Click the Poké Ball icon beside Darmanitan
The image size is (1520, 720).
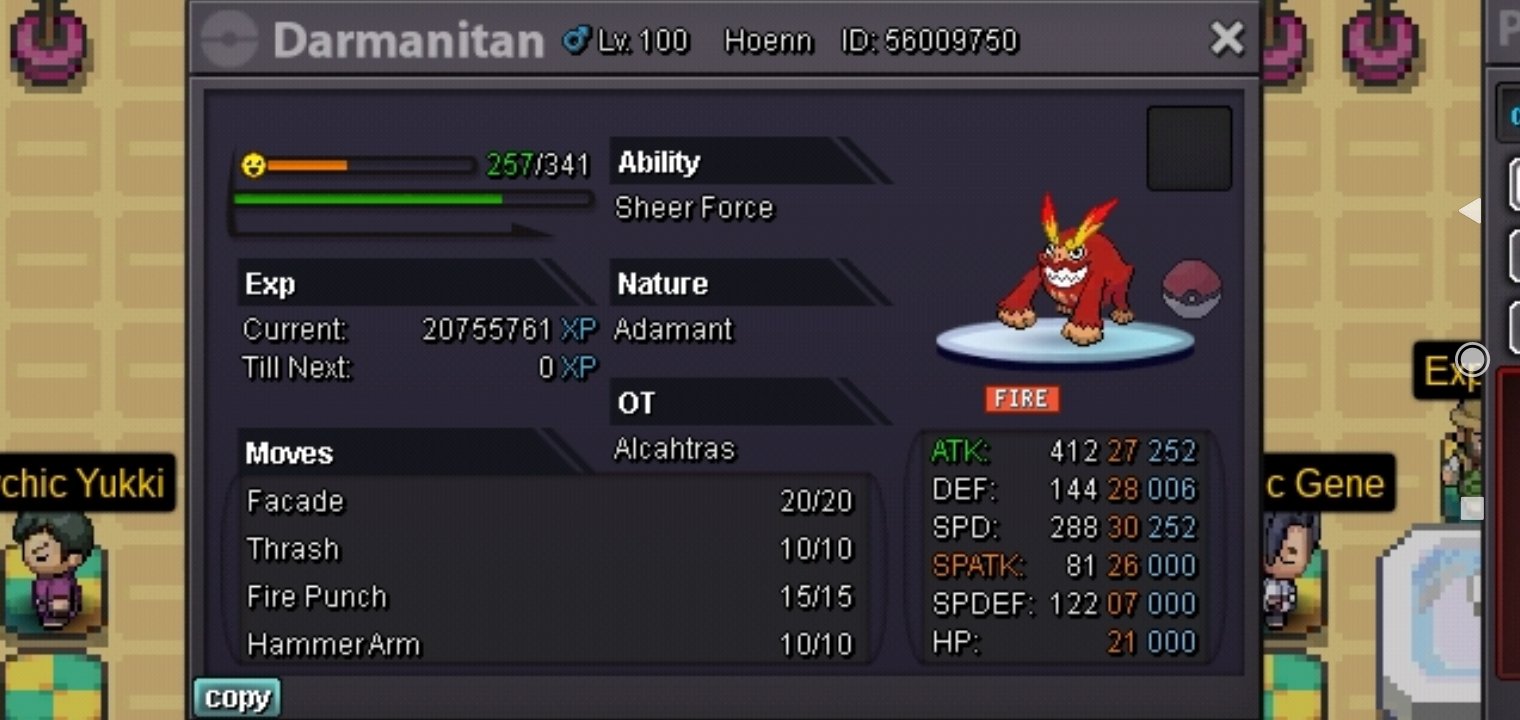[1191, 288]
